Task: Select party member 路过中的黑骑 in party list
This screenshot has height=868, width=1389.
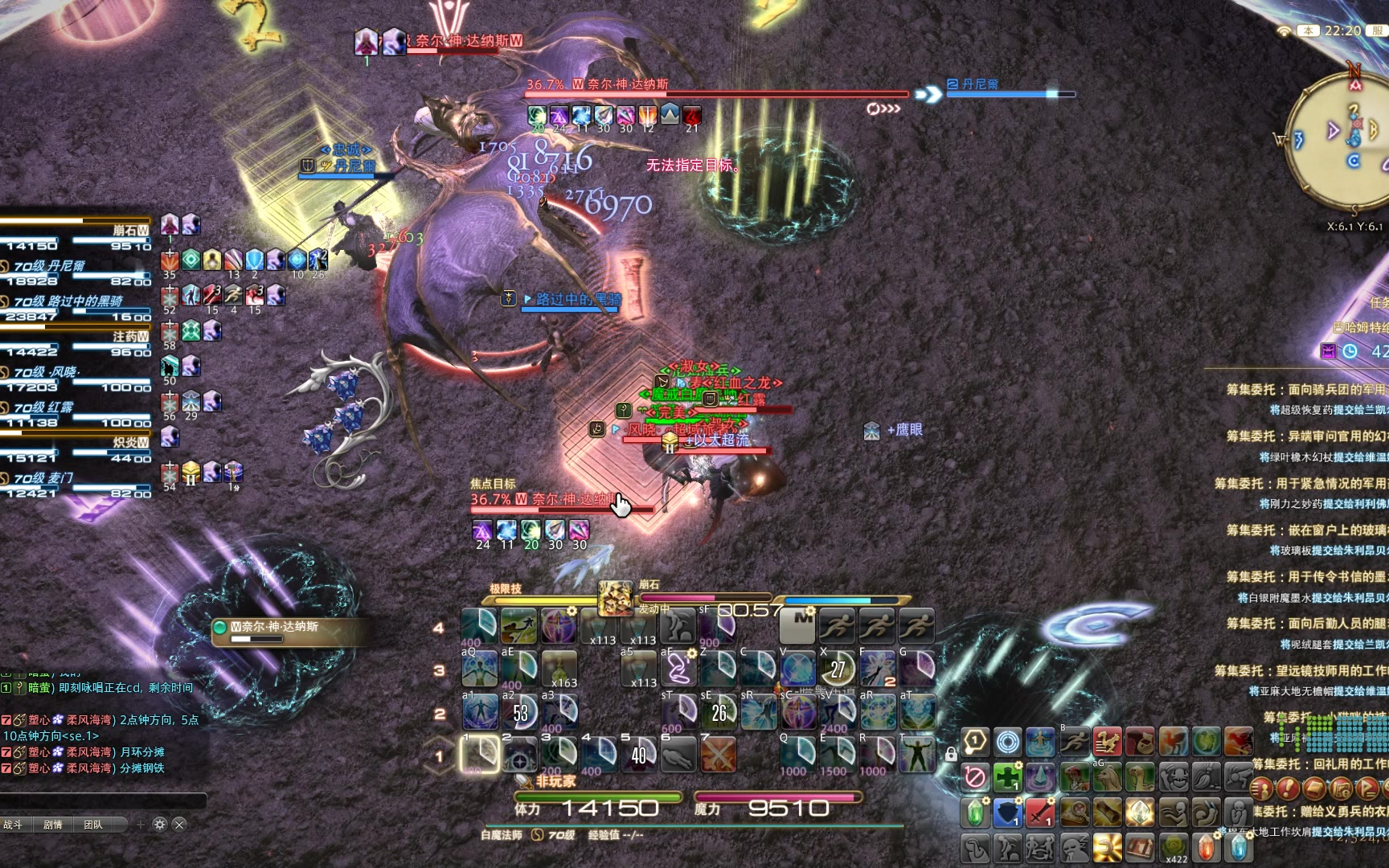Action: 76,301
